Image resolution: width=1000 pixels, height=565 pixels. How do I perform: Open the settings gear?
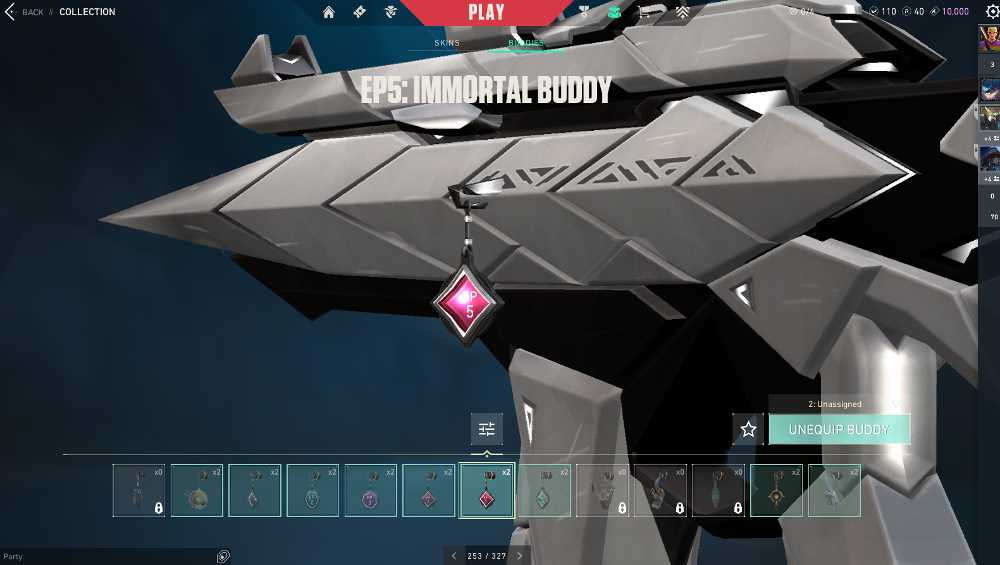pyautogui.click(x=992, y=11)
